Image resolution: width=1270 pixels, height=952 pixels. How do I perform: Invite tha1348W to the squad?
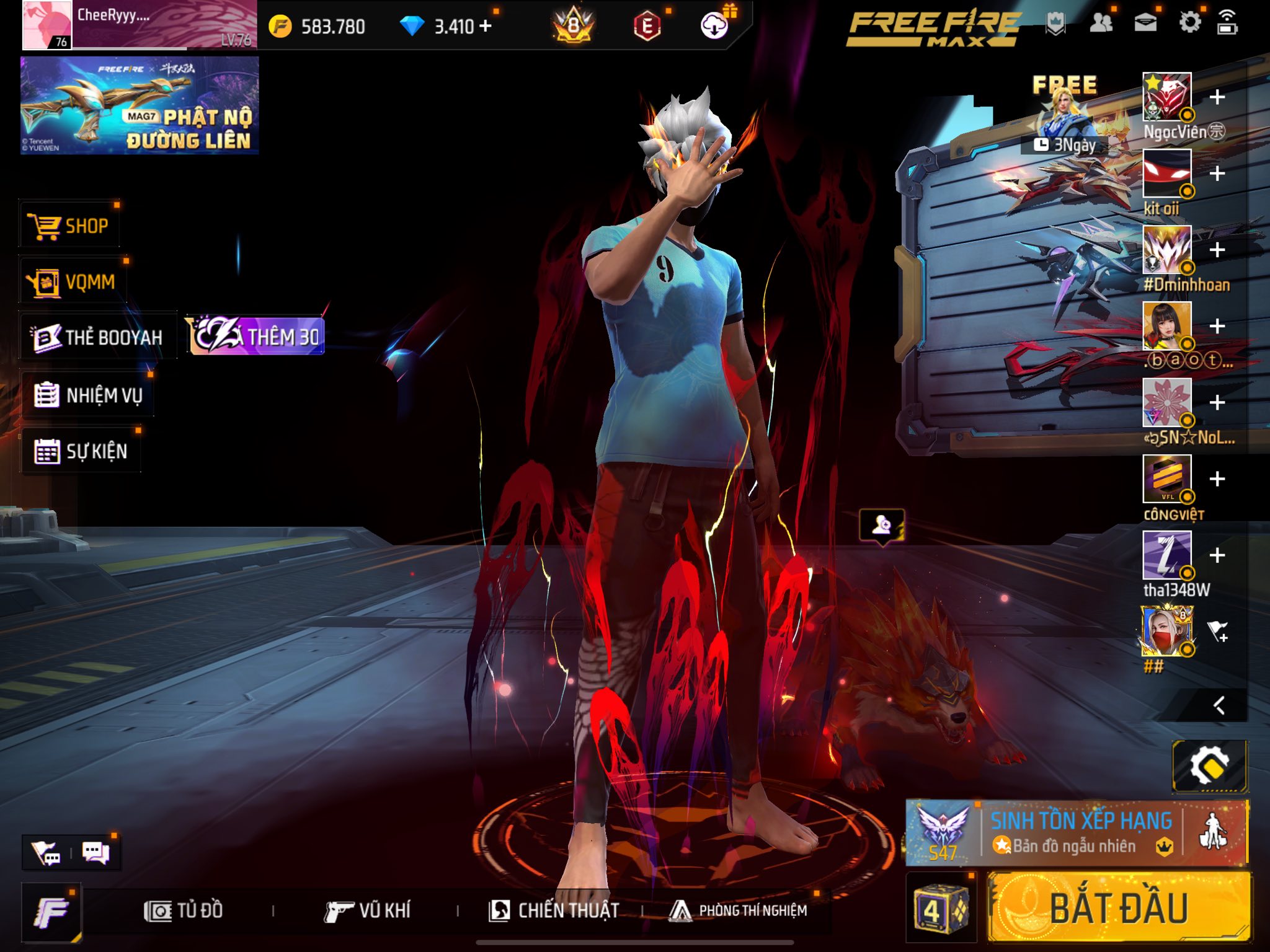[1217, 555]
